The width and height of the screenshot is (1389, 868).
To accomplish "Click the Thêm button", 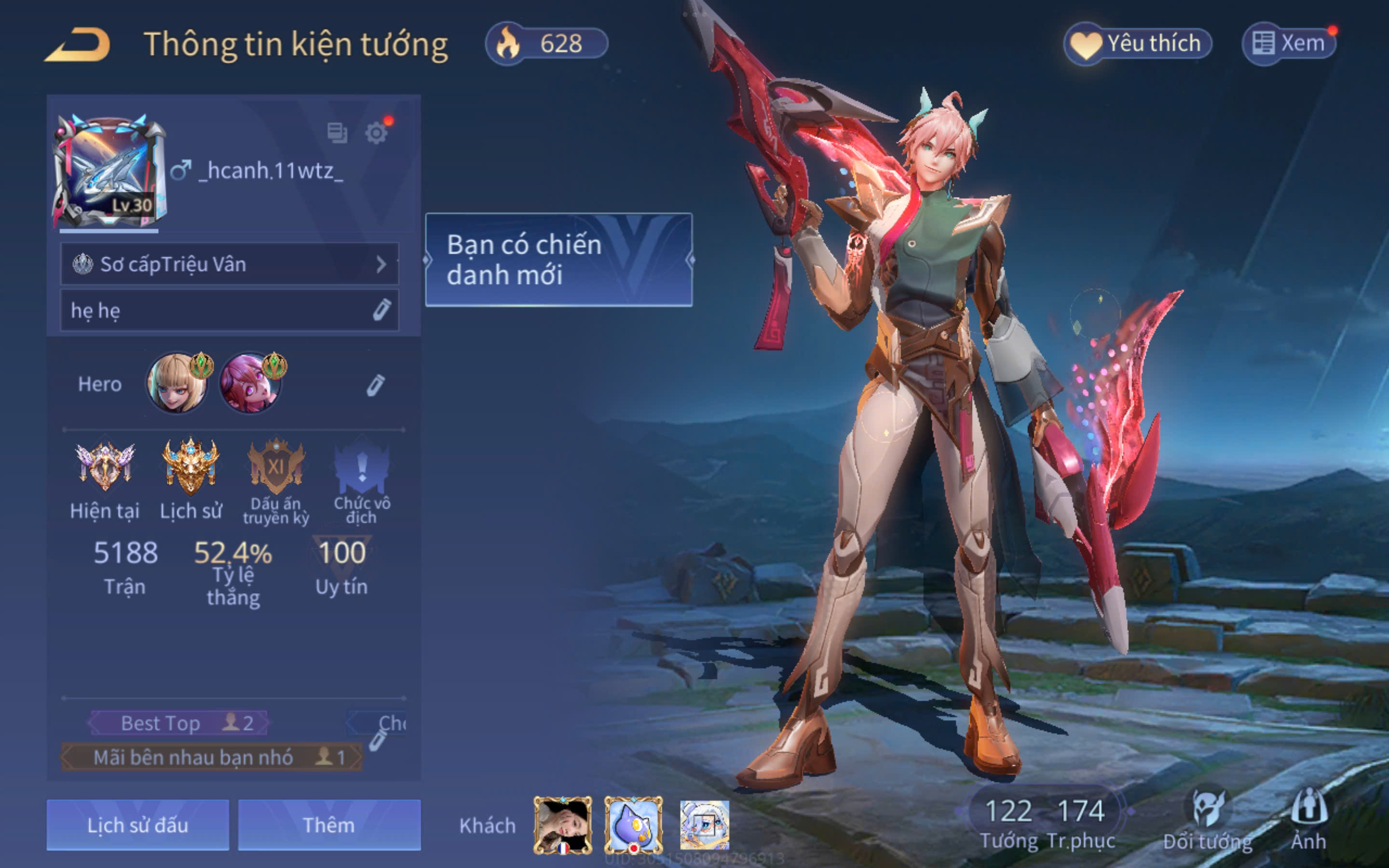I will 329,825.
